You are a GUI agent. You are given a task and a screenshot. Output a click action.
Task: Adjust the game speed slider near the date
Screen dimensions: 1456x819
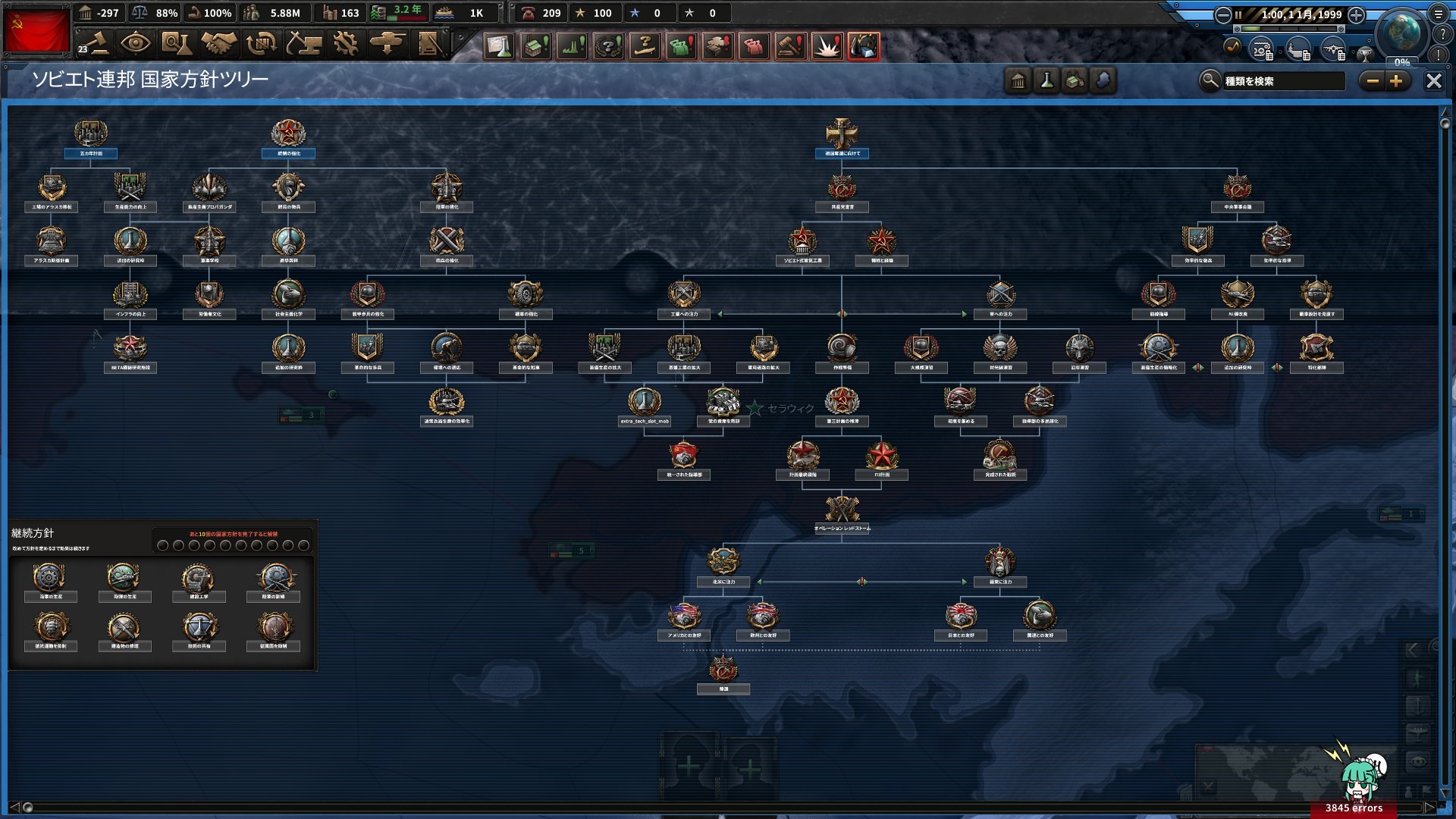click(1289, 29)
